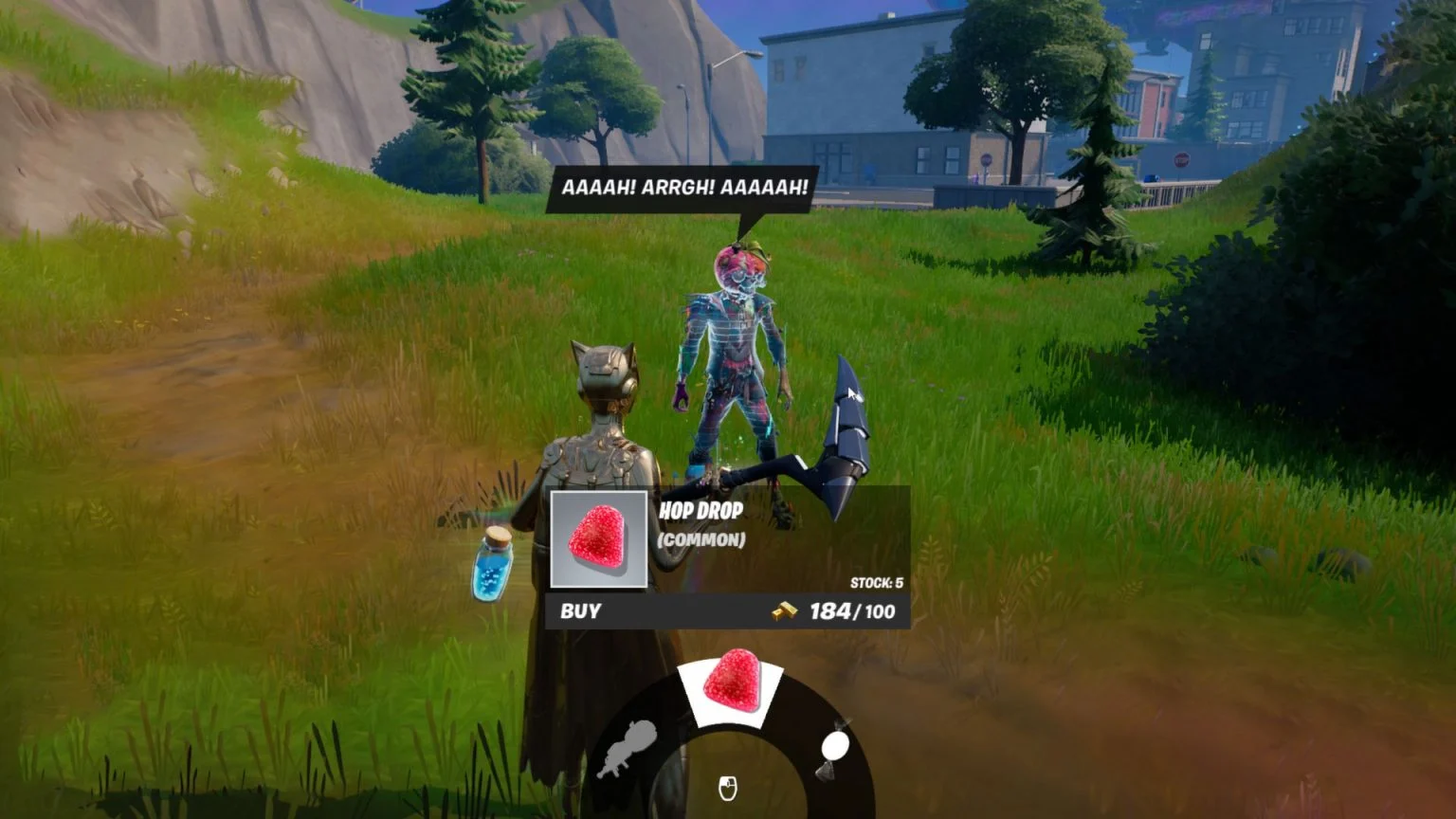The height and width of the screenshot is (819, 1456).
Task: Click the player character's cat mask head
Action: [606, 370]
